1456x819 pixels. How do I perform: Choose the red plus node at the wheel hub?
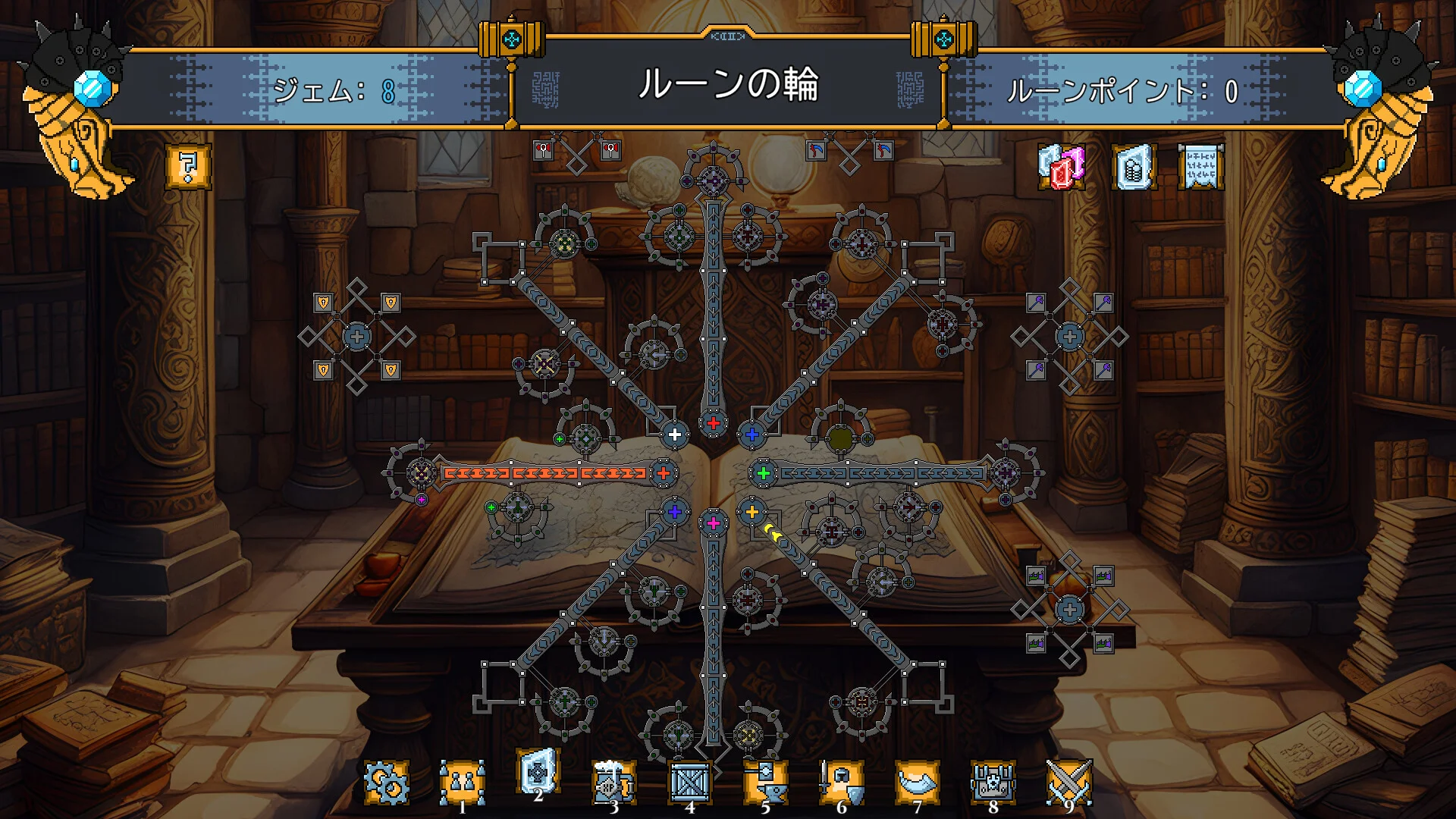tap(713, 423)
